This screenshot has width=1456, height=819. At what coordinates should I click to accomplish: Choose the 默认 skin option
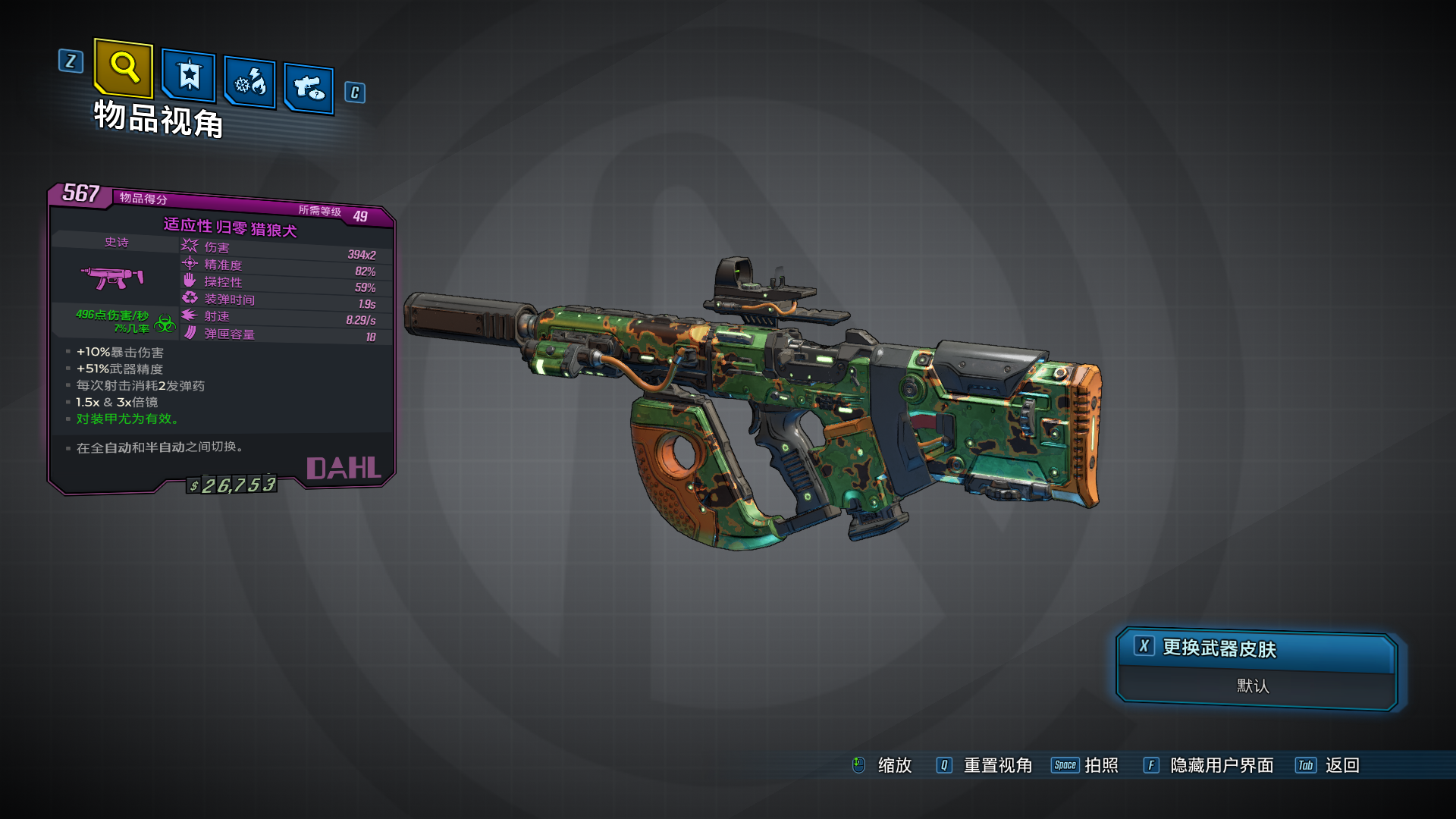coord(1253,686)
